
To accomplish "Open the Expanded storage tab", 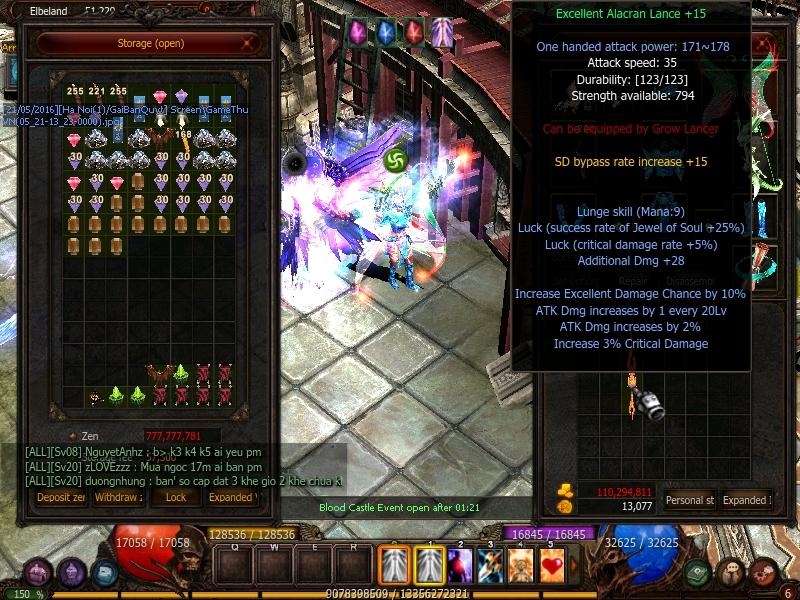I will tap(231, 497).
